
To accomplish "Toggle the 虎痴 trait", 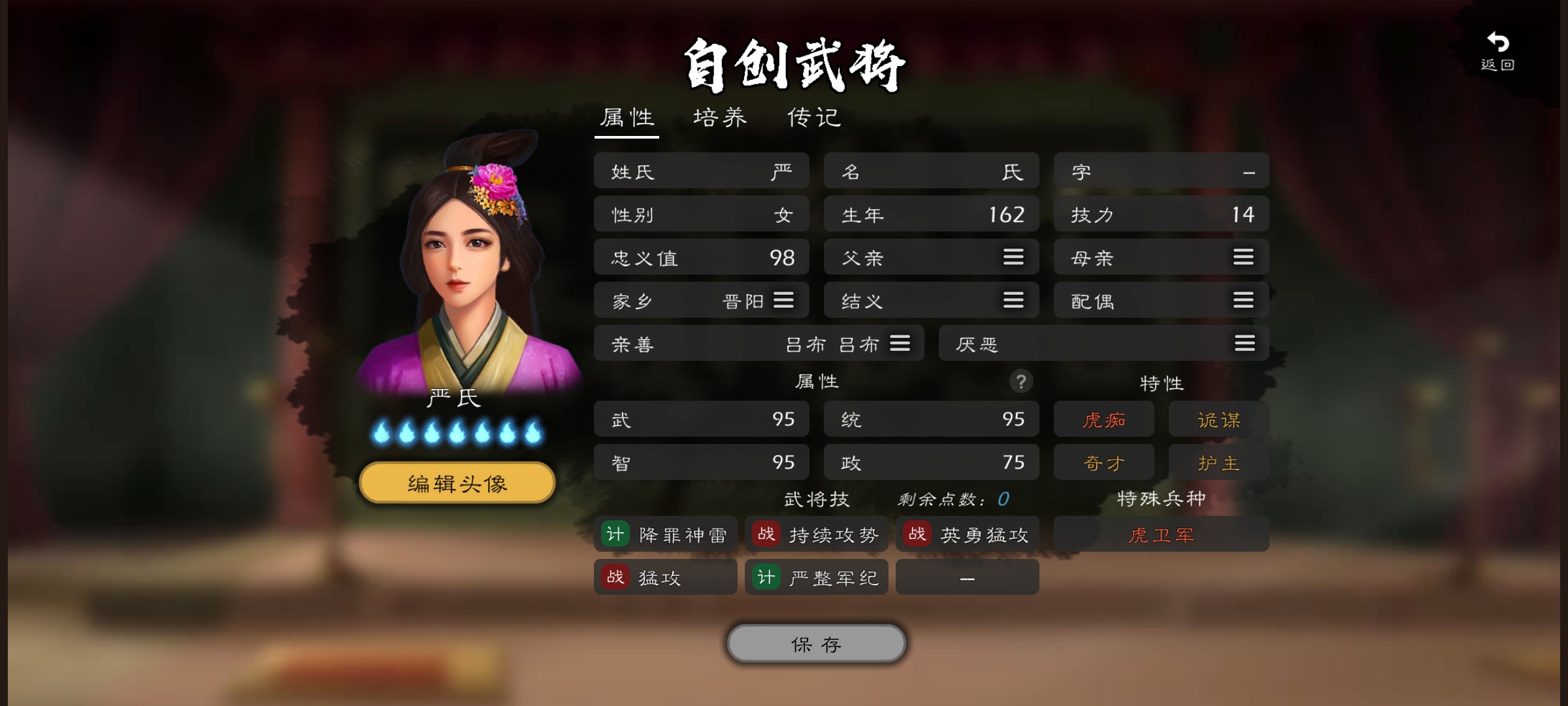I will pyautogui.click(x=1103, y=419).
